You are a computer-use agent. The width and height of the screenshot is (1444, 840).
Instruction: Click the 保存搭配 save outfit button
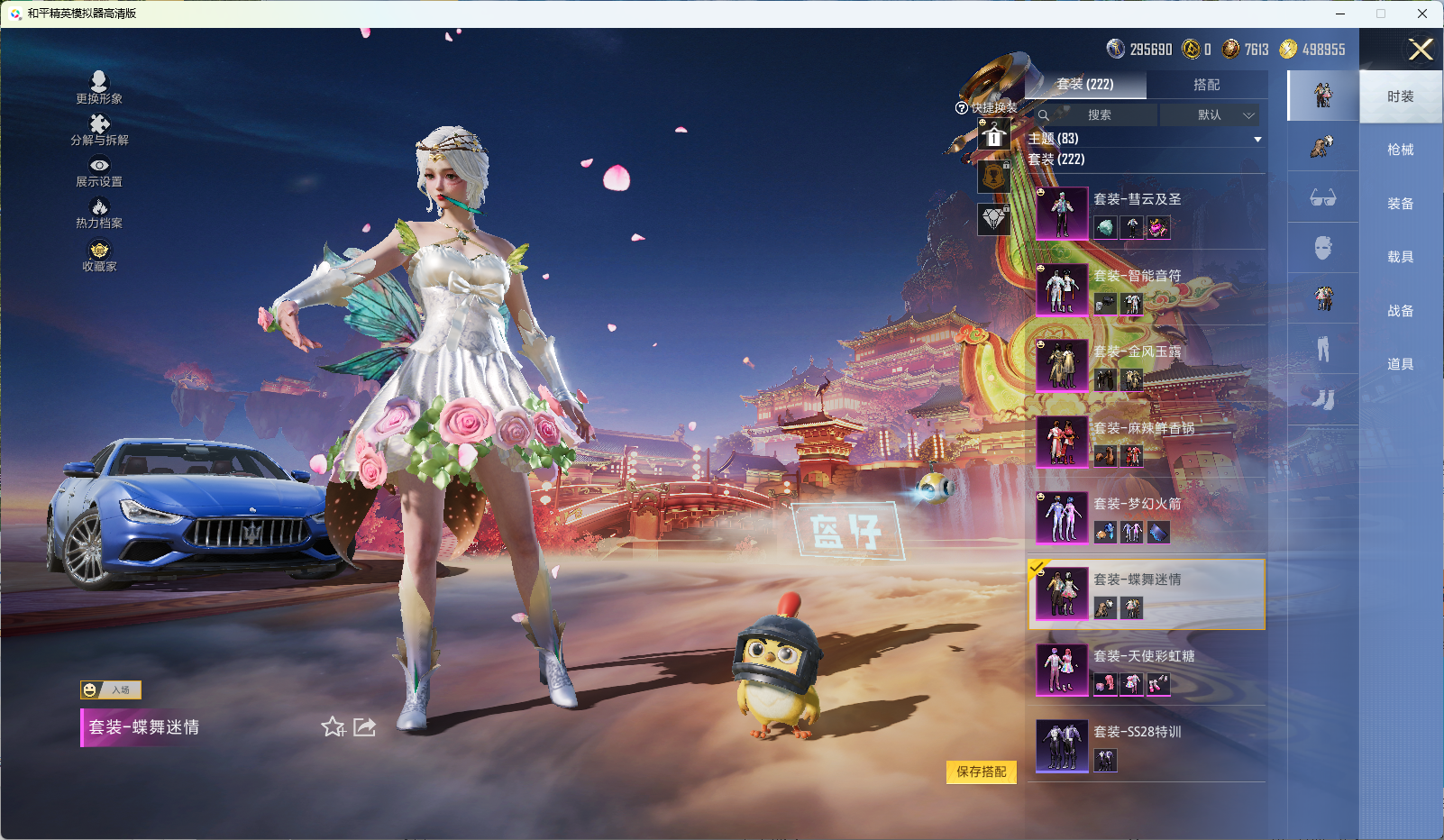click(x=982, y=773)
